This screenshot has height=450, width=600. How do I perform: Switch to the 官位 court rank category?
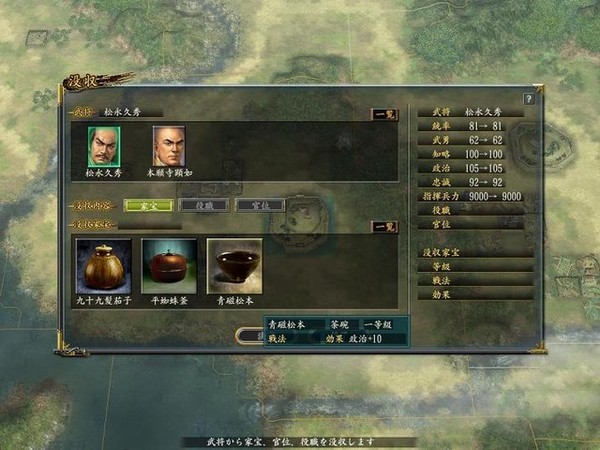(260, 205)
